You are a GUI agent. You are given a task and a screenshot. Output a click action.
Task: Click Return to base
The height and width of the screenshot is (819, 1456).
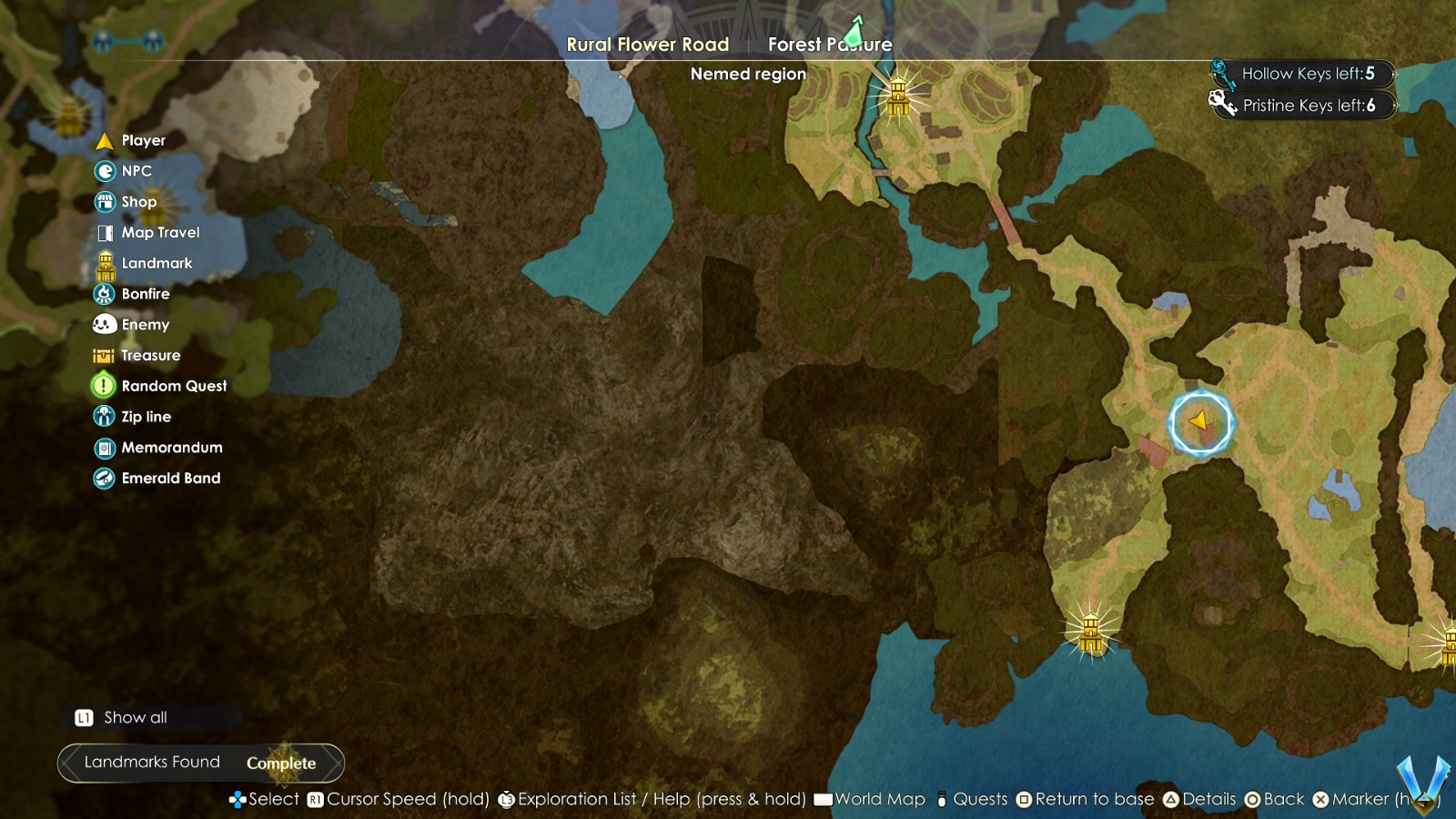pos(1088,799)
